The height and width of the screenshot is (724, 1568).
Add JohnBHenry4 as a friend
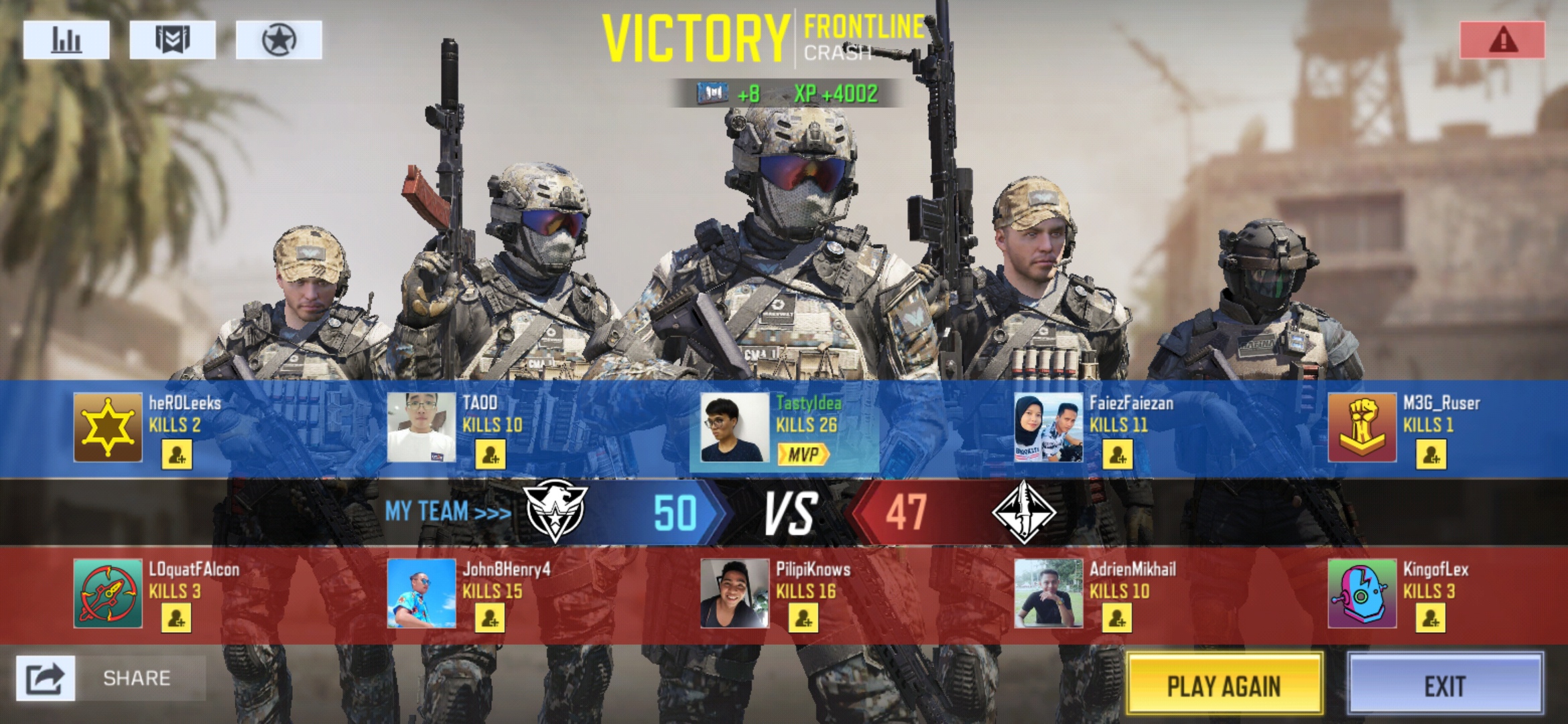(x=491, y=618)
